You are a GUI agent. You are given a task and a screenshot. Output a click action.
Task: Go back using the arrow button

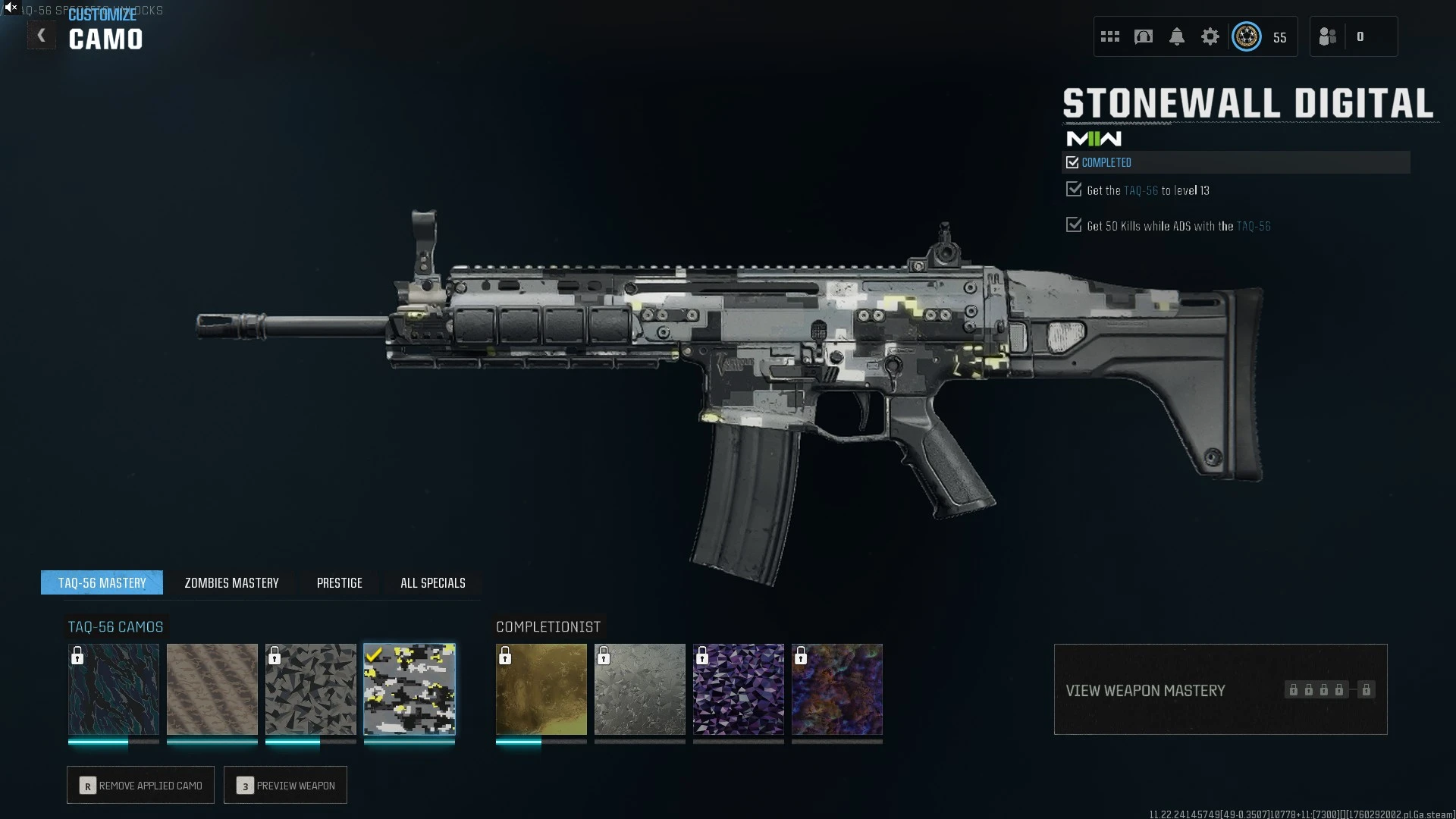click(x=42, y=36)
